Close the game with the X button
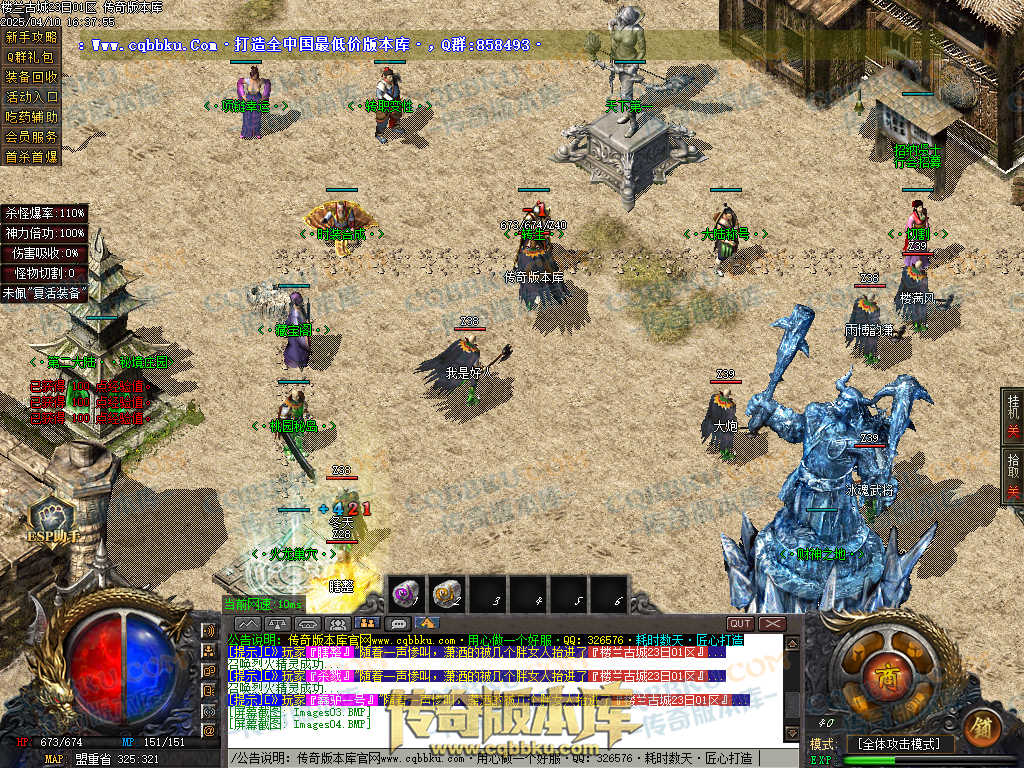 click(772, 624)
